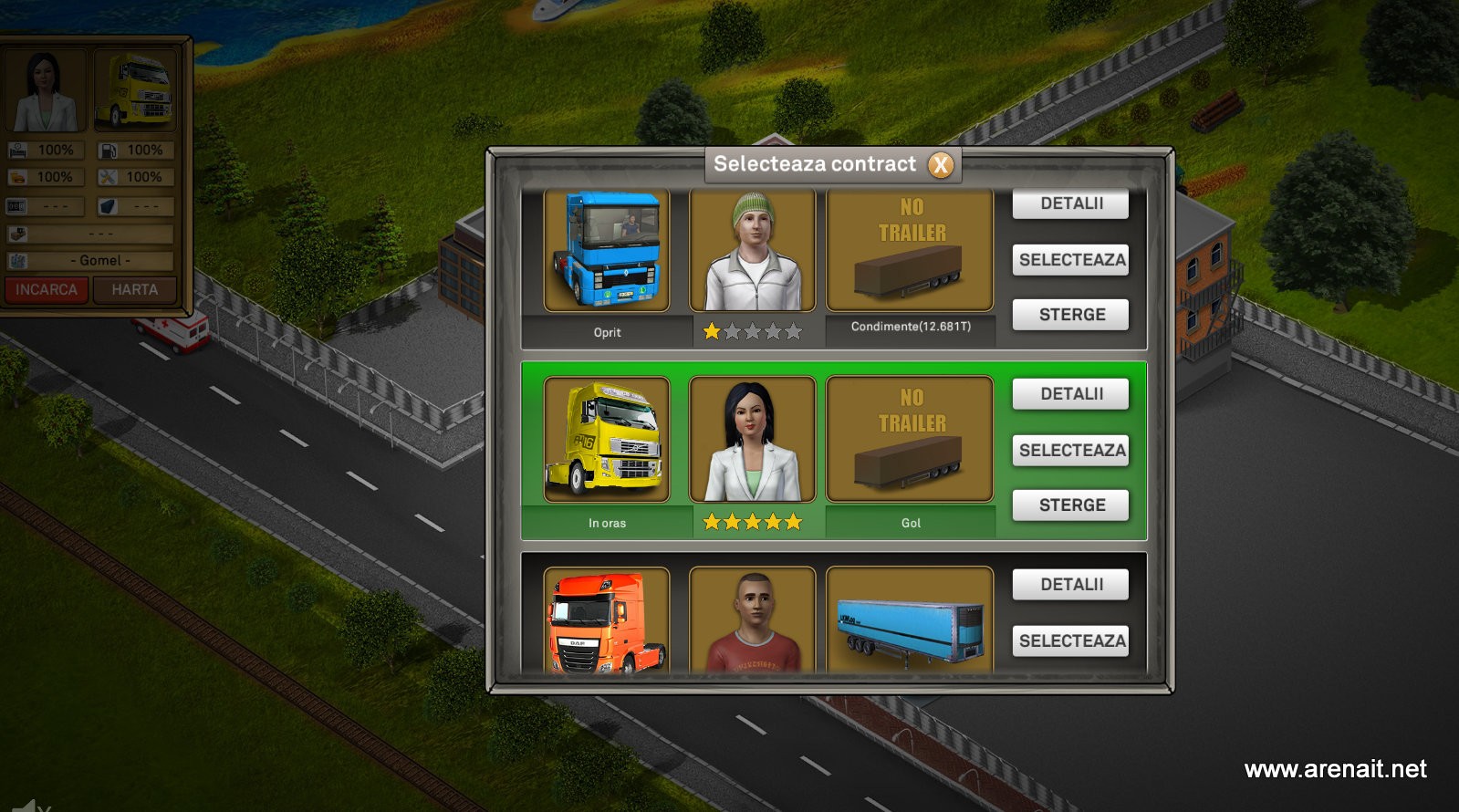Show DETALII for the yellow truck contract
The image size is (1459, 812).
tap(1070, 394)
